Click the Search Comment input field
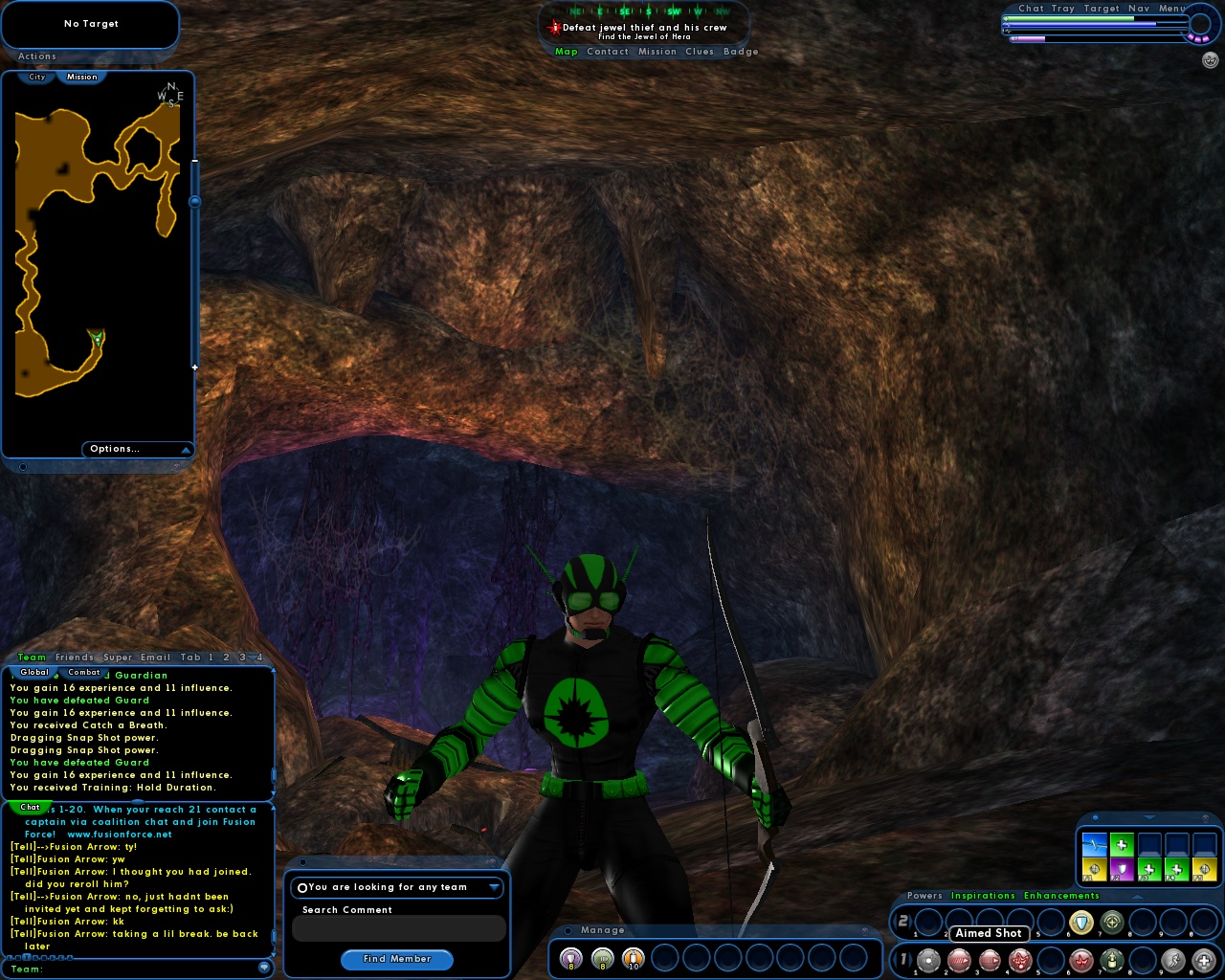The height and width of the screenshot is (980, 1225). 398,928
